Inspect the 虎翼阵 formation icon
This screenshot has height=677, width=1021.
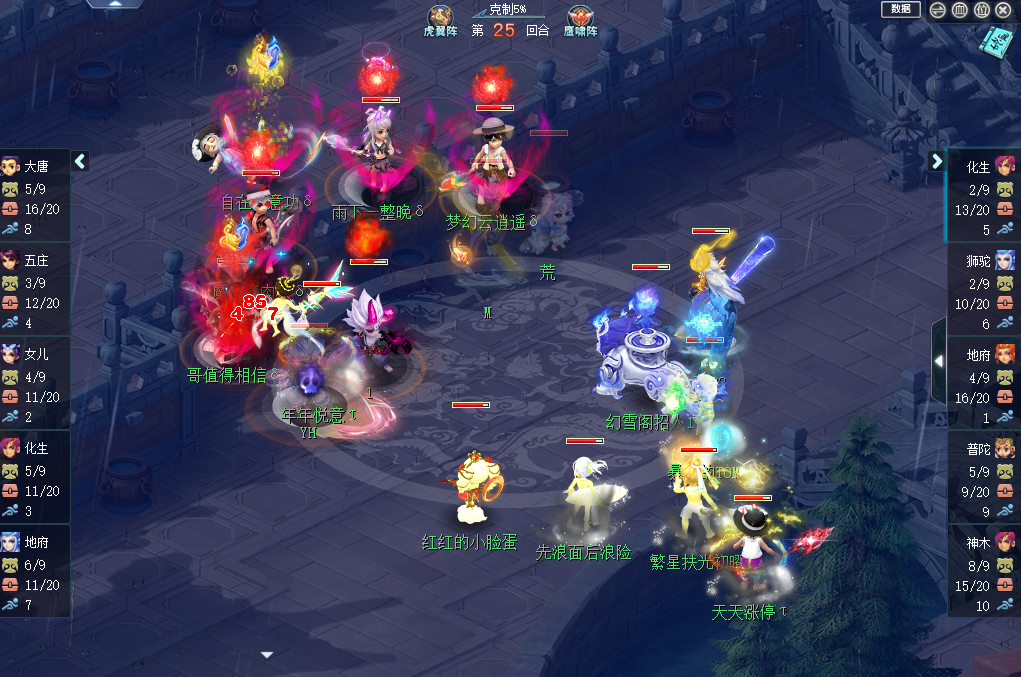point(440,17)
